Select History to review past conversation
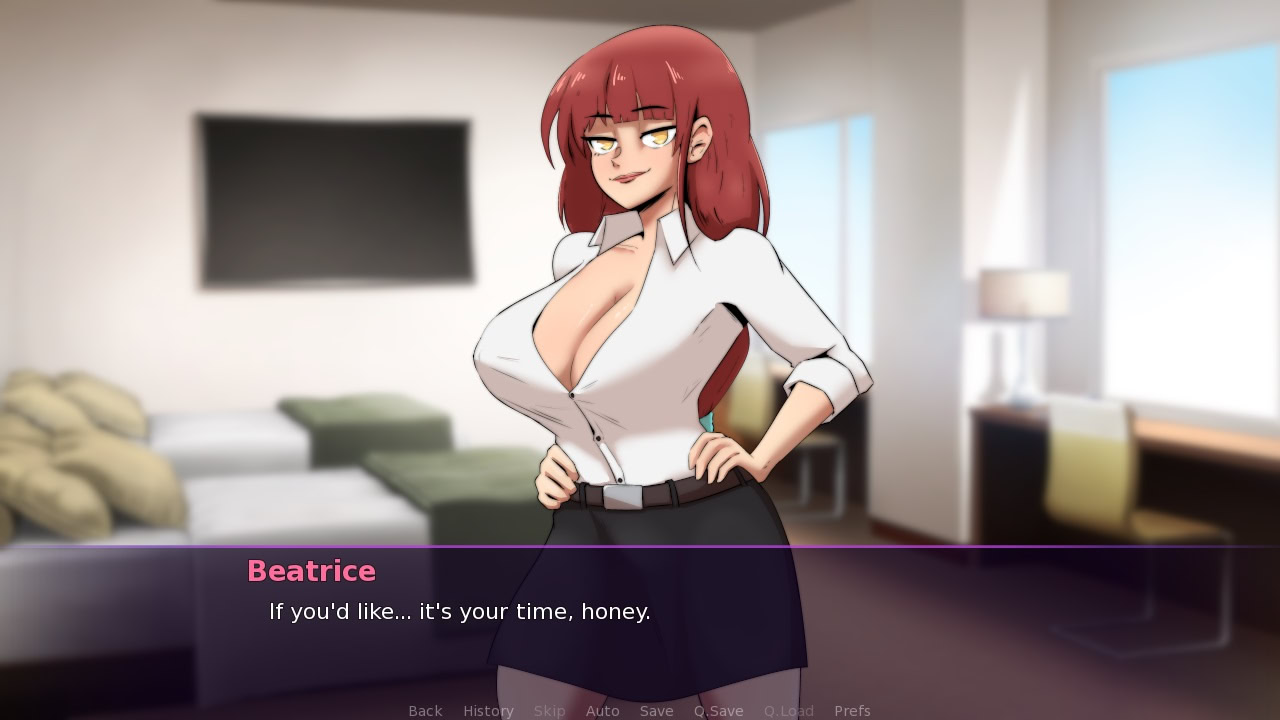 [487, 710]
